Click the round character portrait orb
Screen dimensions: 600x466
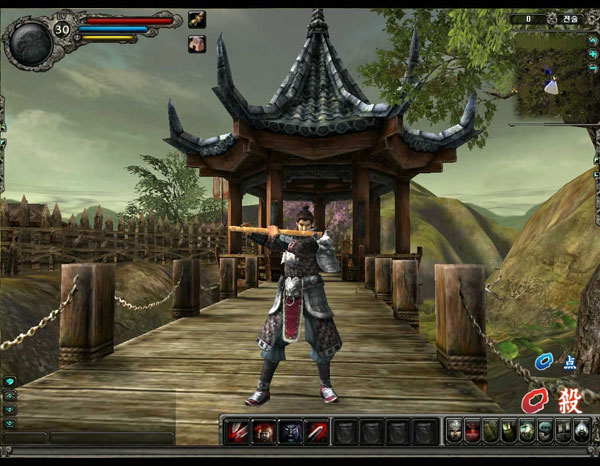[28, 41]
